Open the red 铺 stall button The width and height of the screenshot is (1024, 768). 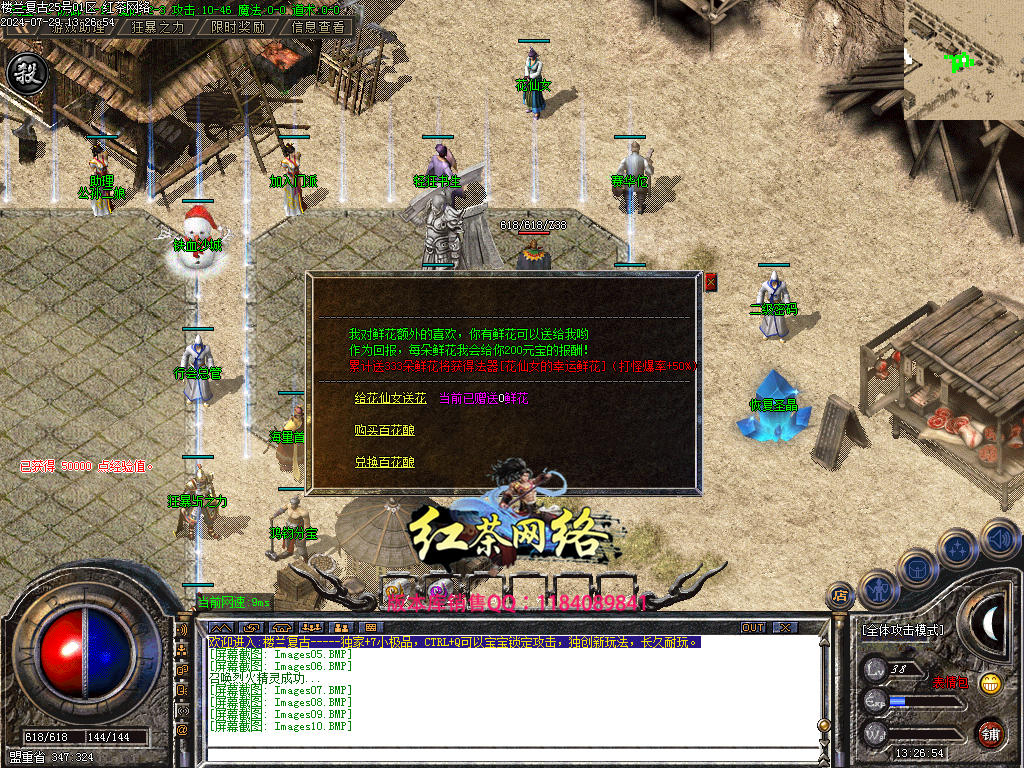coord(990,733)
